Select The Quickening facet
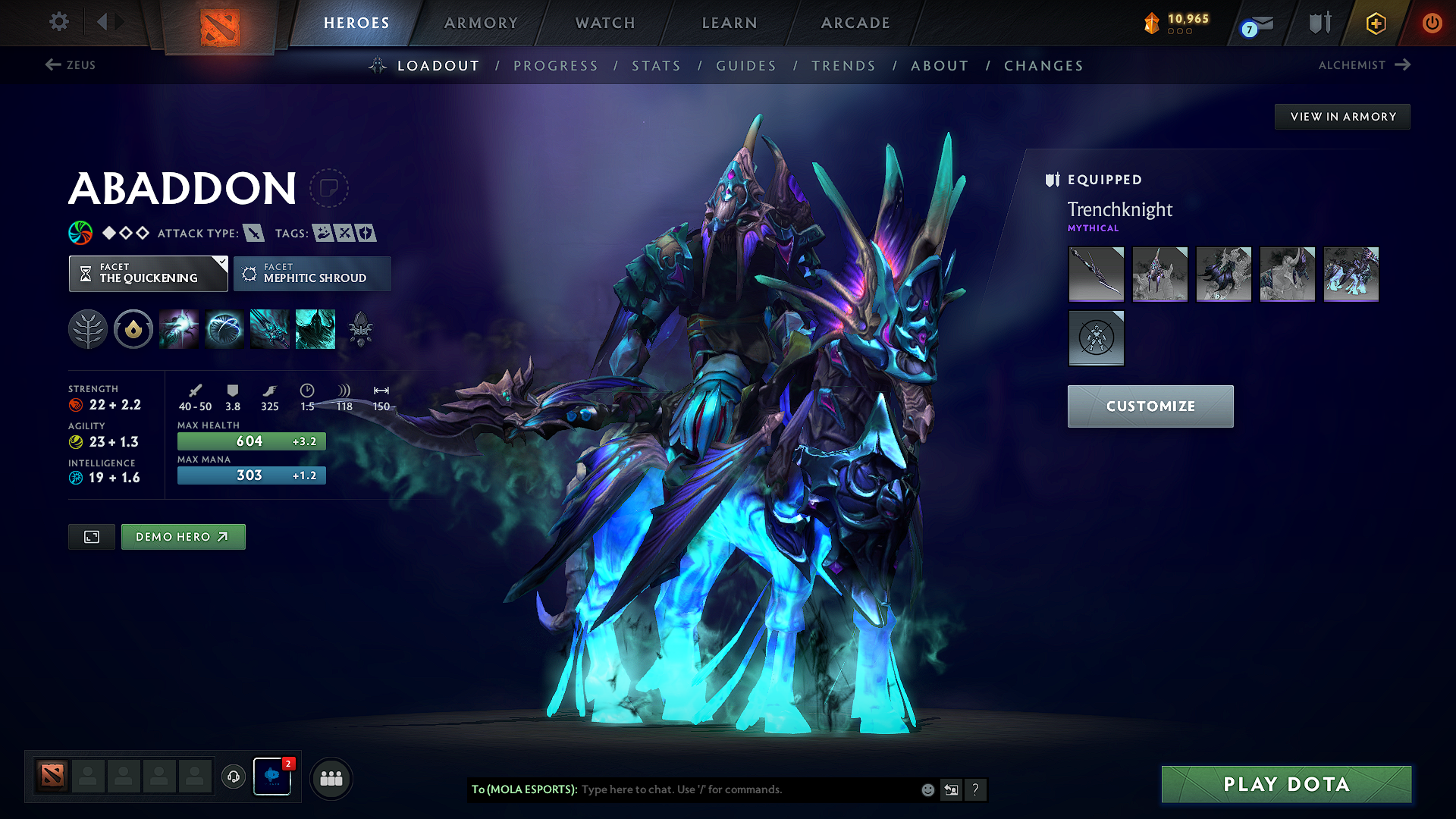The height and width of the screenshot is (819, 1456). [148, 274]
